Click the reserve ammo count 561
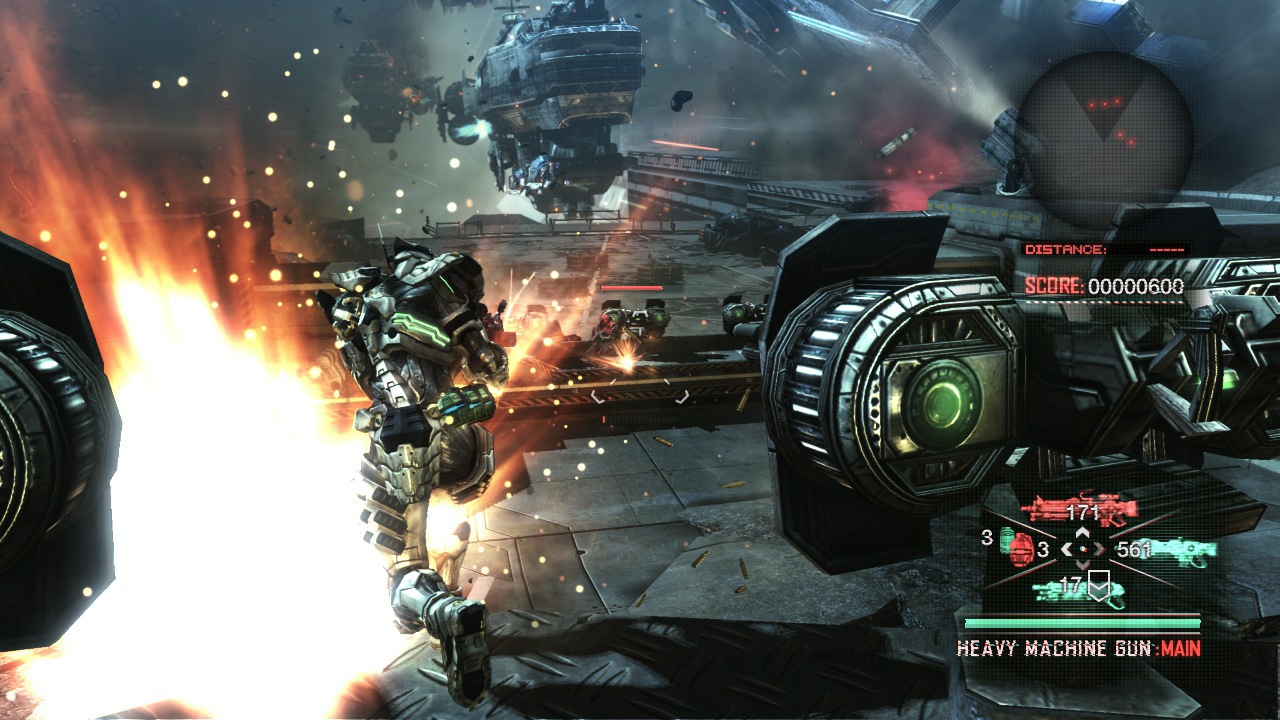This screenshot has width=1280, height=720. (1132, 549)
